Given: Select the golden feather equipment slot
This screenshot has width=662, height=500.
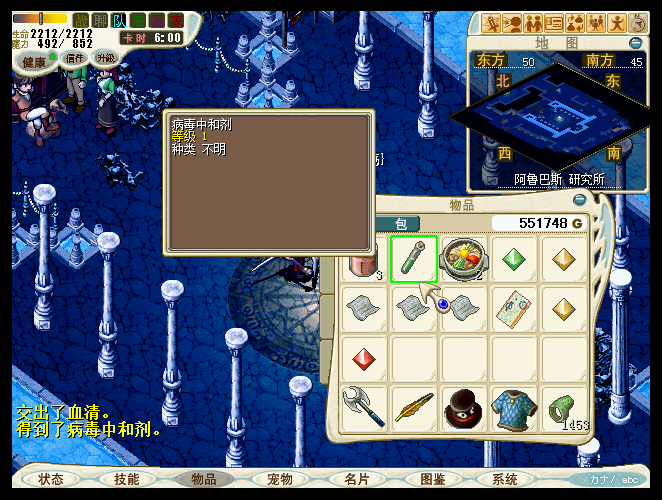Looking at the screenshot, I should pyautogui.click(x=414, y=408).
